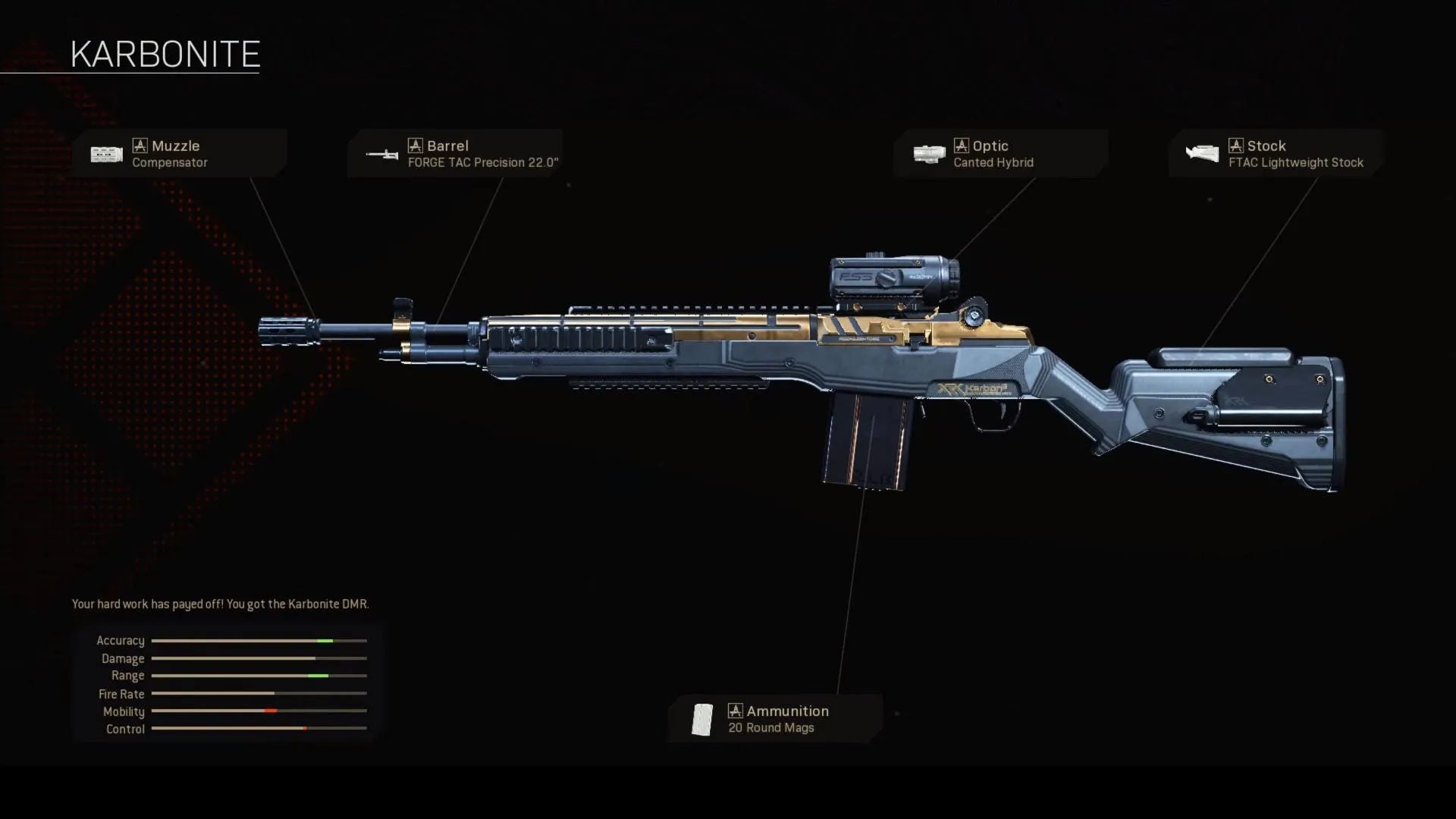Screen dimensions: 1456x819
Task: Click the Mobility stat bar
Action: (x=258, y=711)
